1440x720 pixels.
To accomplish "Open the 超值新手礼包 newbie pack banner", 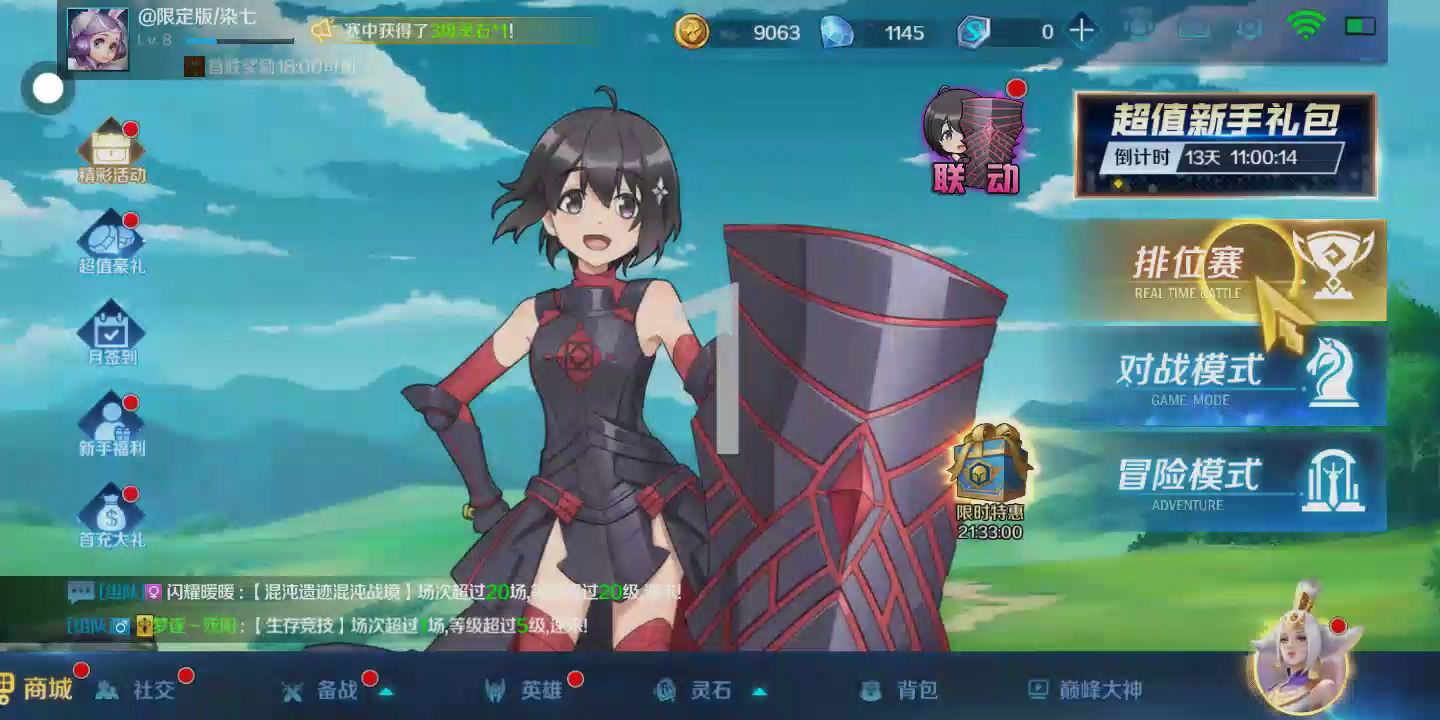I will 1225,145.
